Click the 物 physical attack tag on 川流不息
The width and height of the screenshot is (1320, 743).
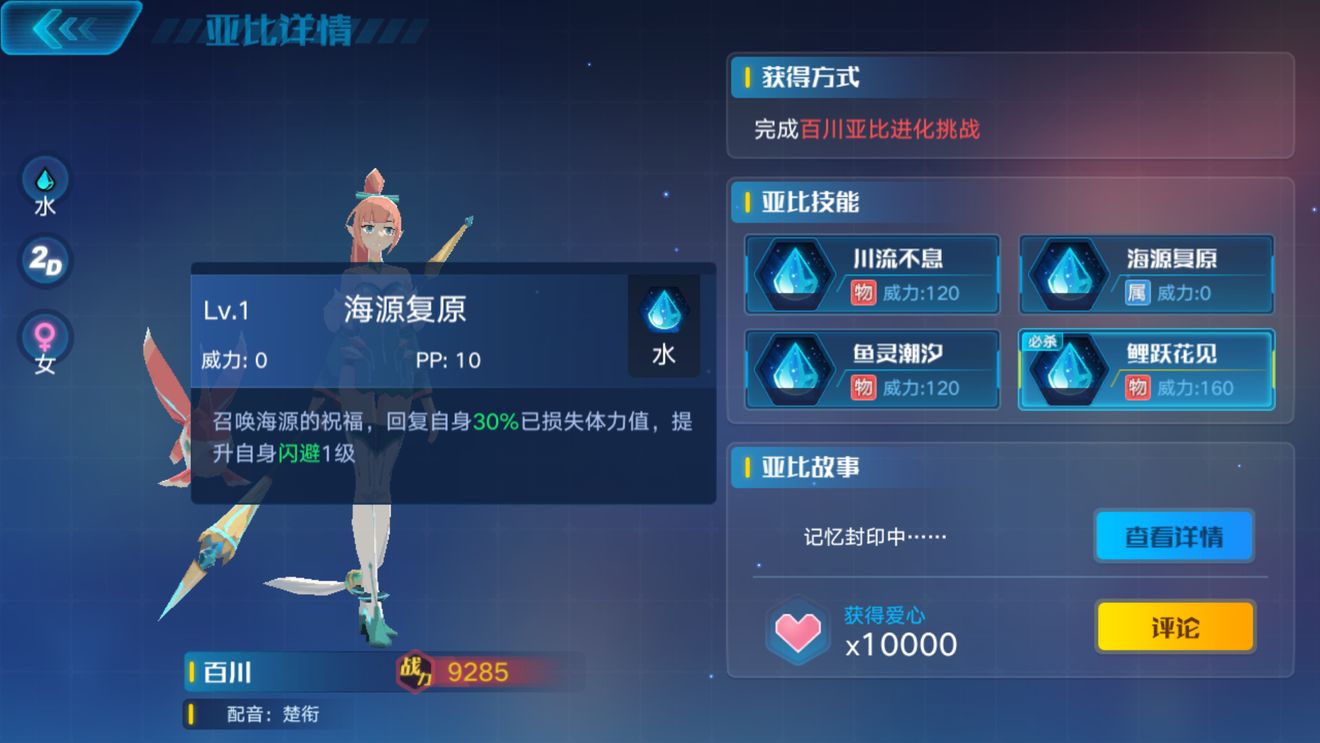coord(862,293)
